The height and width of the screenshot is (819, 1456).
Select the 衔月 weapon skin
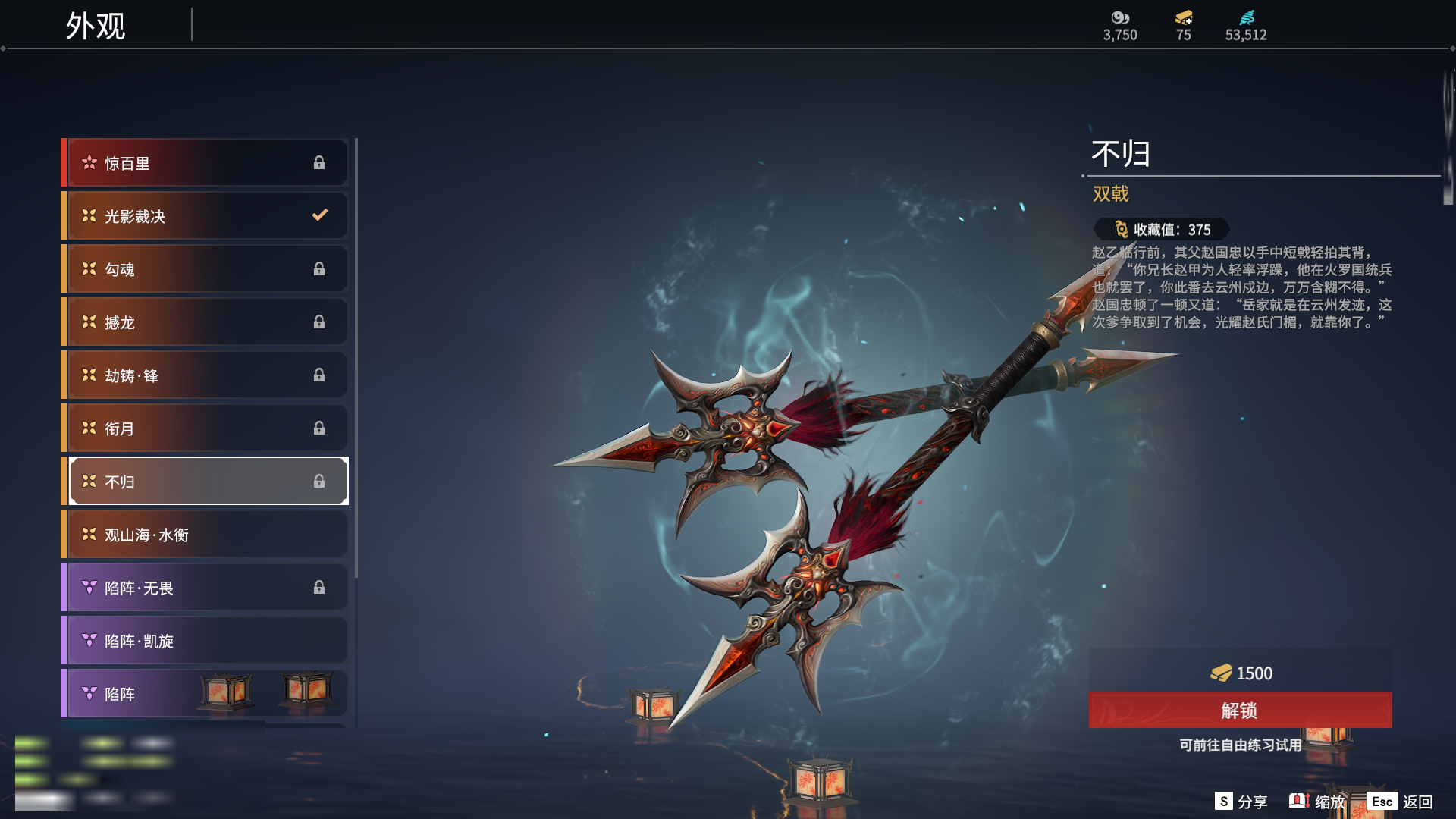(x=206, y=428)
